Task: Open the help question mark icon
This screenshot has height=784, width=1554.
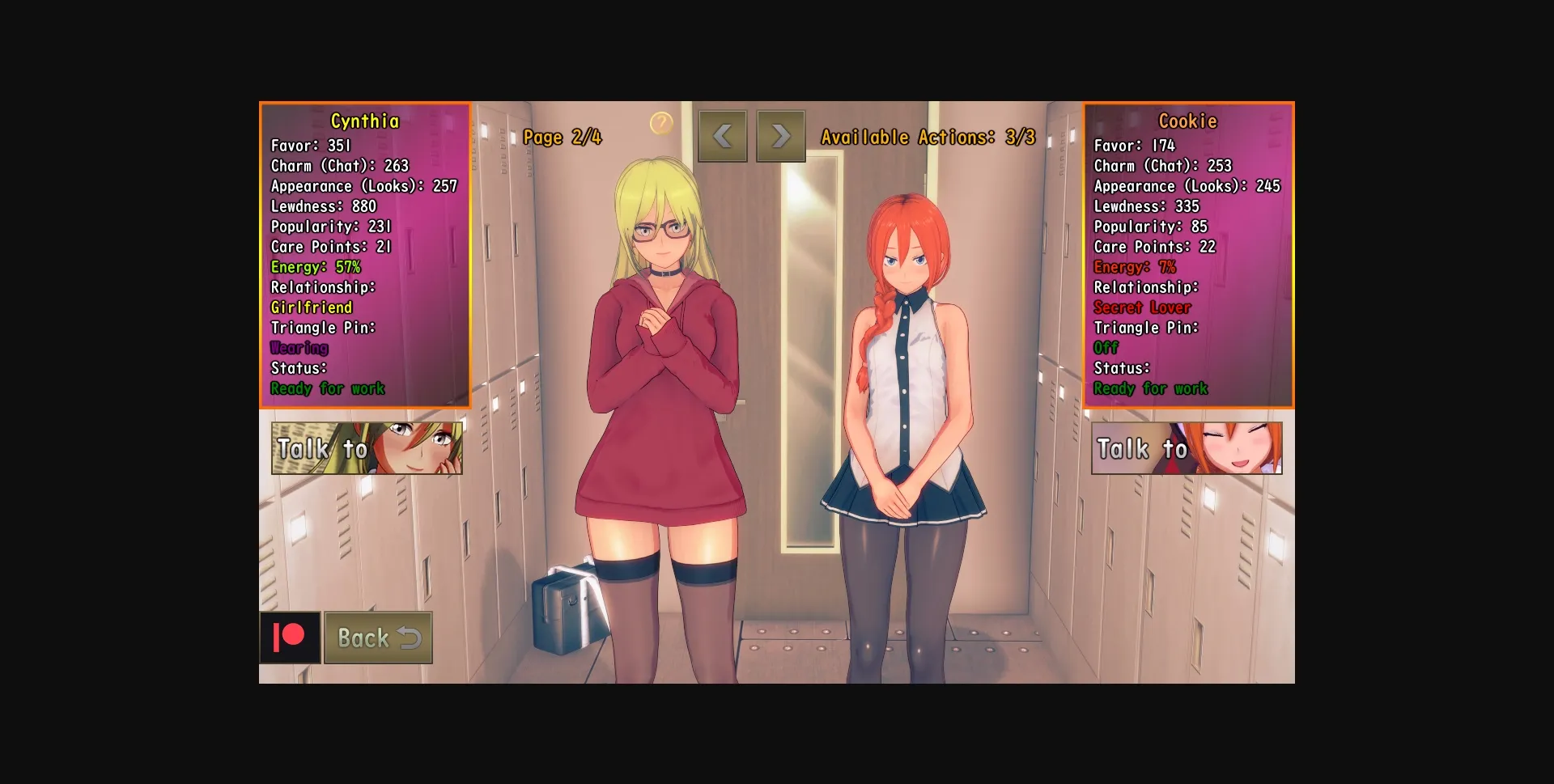Action: 660,123
